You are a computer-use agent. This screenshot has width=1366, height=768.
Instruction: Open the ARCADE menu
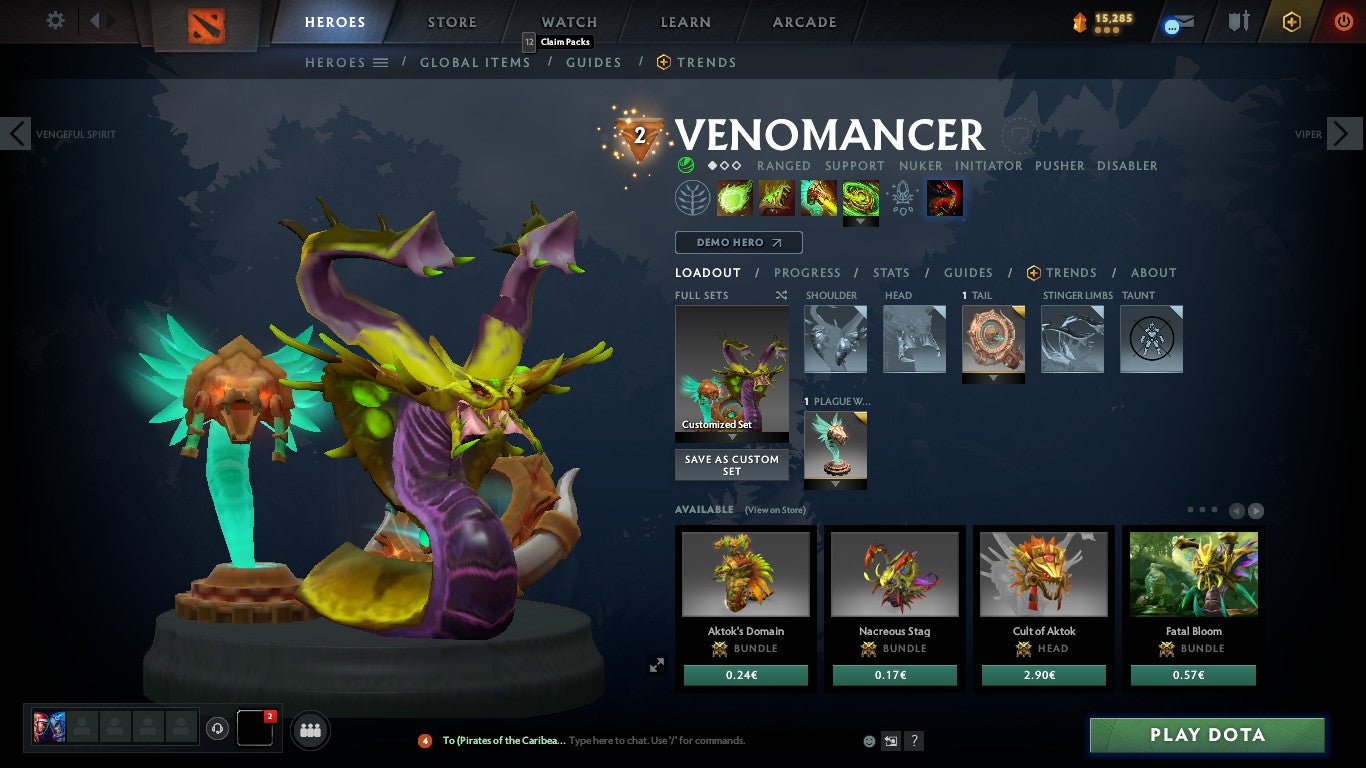[803, 21]
